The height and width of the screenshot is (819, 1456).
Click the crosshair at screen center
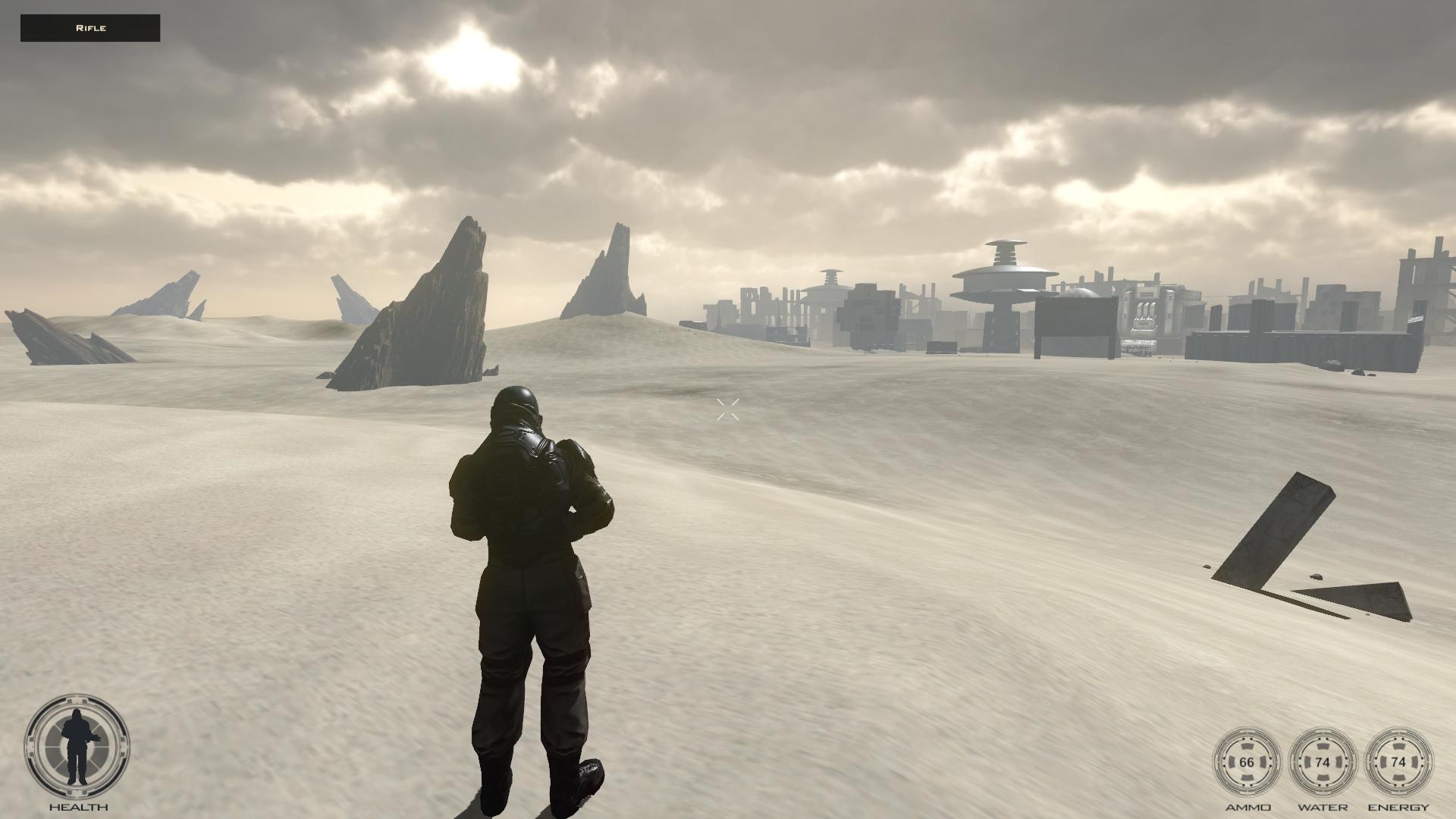coord(727,411)
